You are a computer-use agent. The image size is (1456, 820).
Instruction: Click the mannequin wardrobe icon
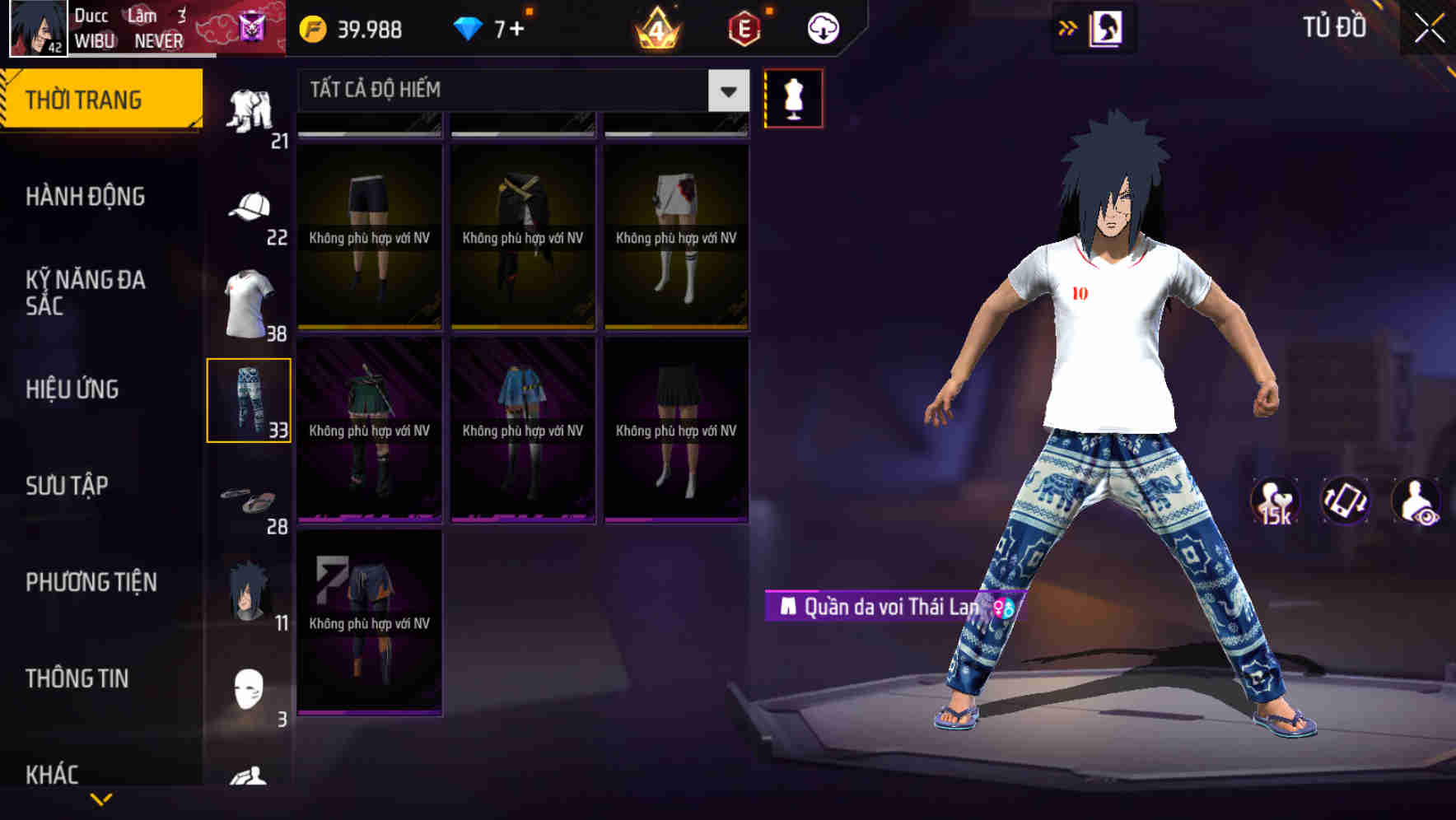(793, 97)
